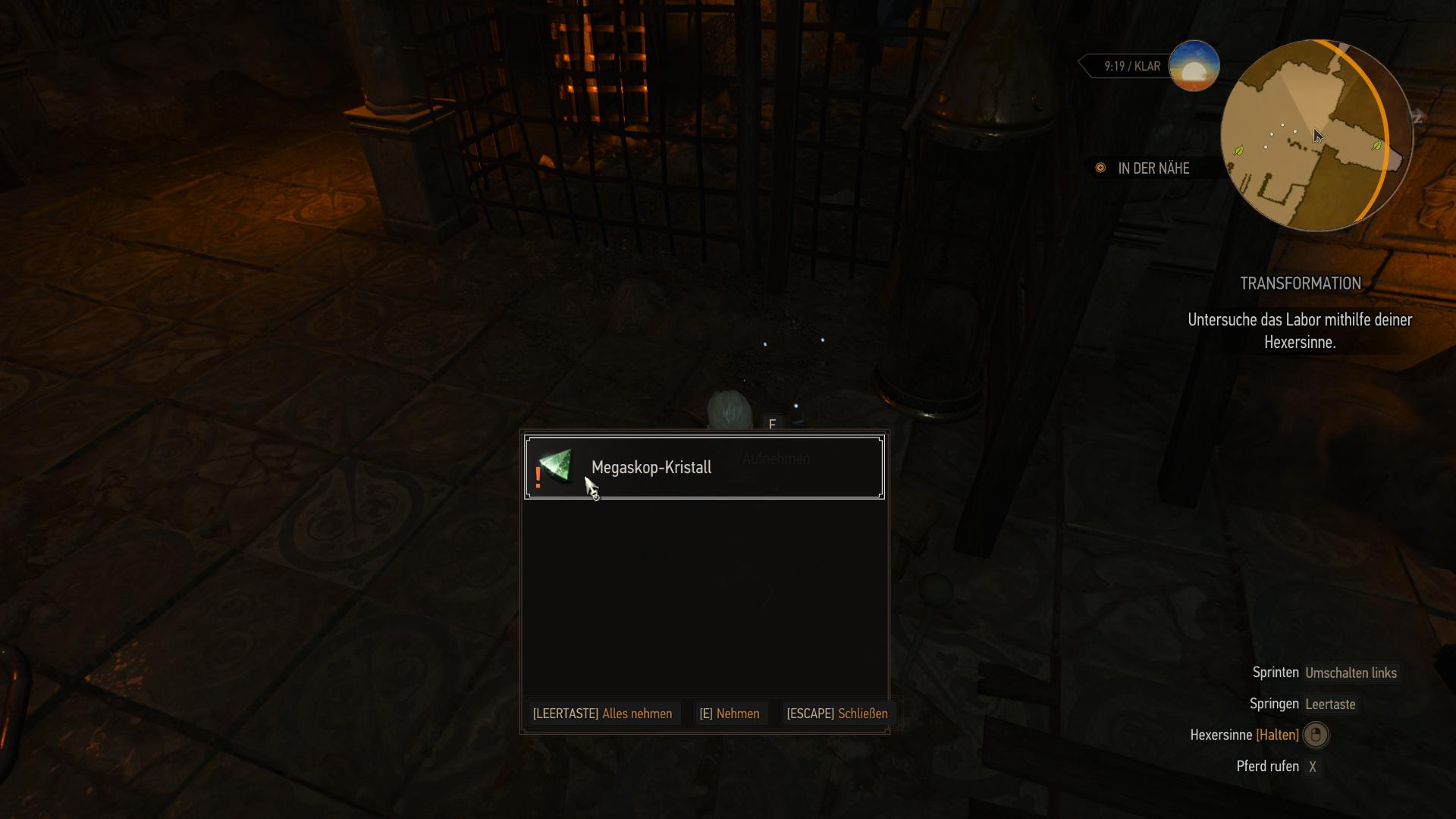Screen dimensions: 1456x819
Task: Open the circular minimap
Action: coord(1316,136)
